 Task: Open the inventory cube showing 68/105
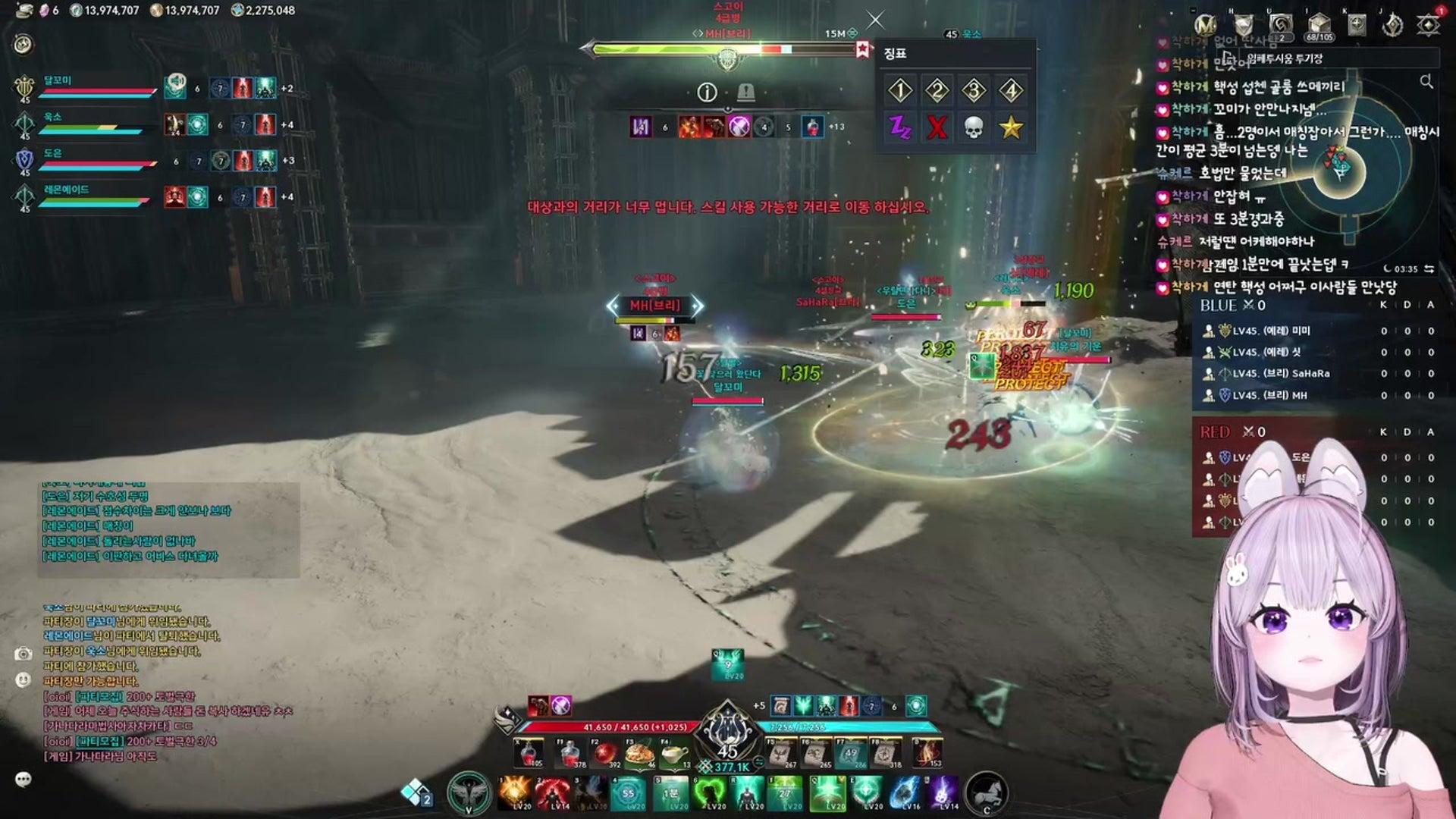pos(1319,25)
